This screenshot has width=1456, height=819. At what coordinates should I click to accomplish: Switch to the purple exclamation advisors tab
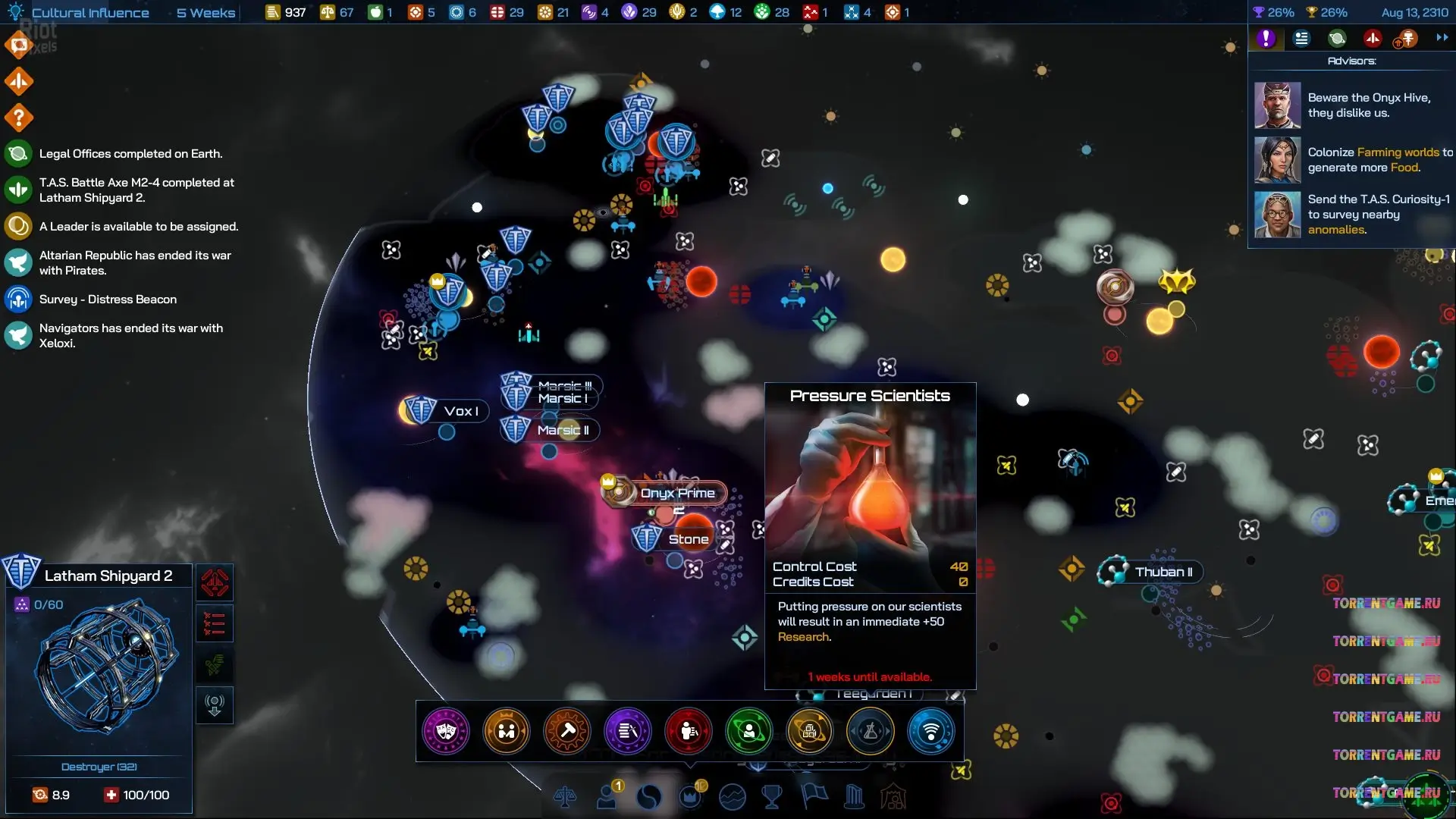1266,38
